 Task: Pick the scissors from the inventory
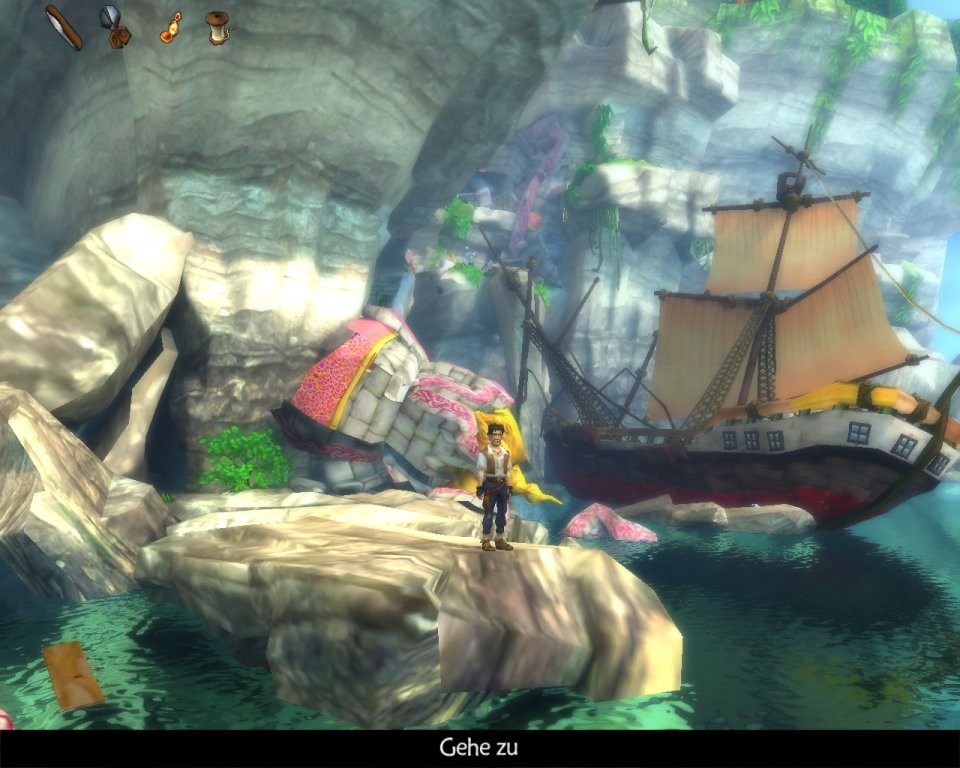(115, 27)
